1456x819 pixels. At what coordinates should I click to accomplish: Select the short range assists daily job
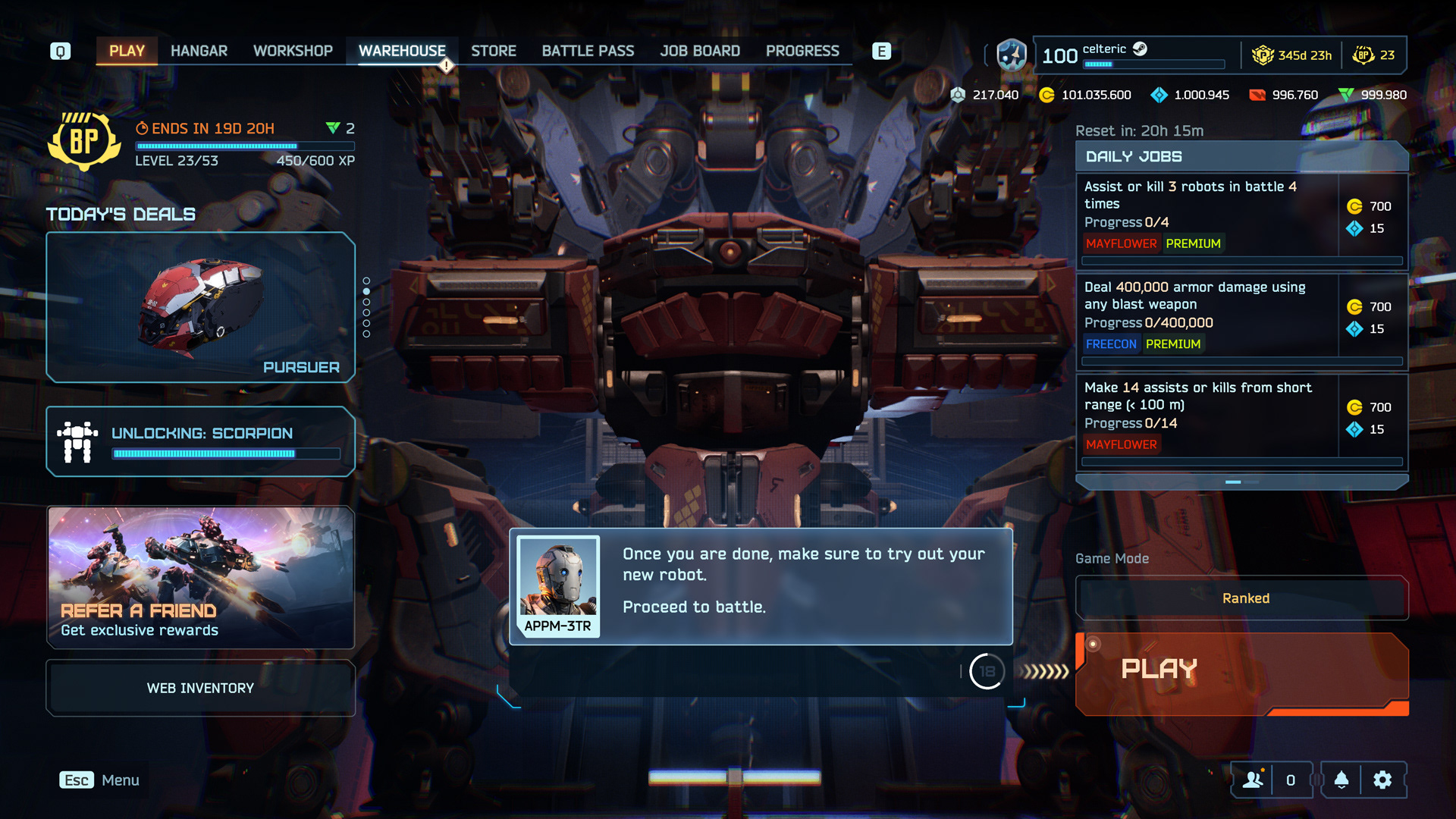[1207, 415]
